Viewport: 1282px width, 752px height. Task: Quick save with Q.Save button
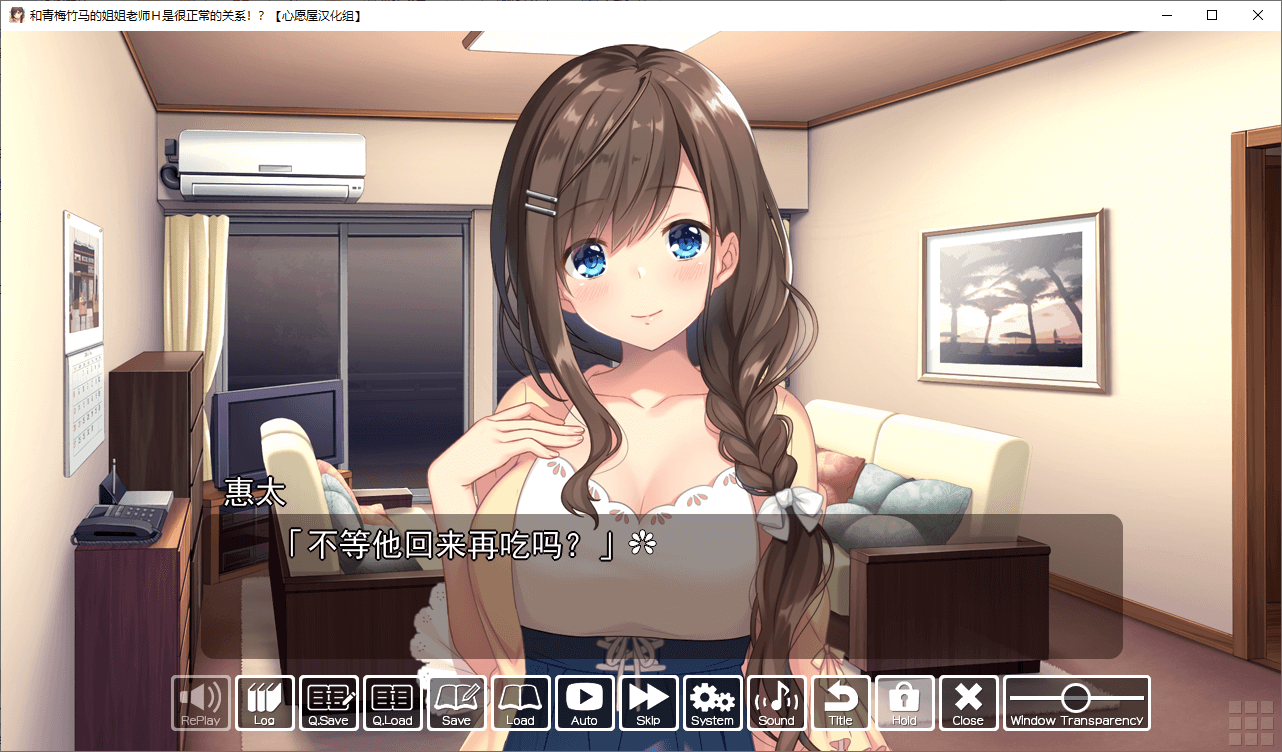329,703
